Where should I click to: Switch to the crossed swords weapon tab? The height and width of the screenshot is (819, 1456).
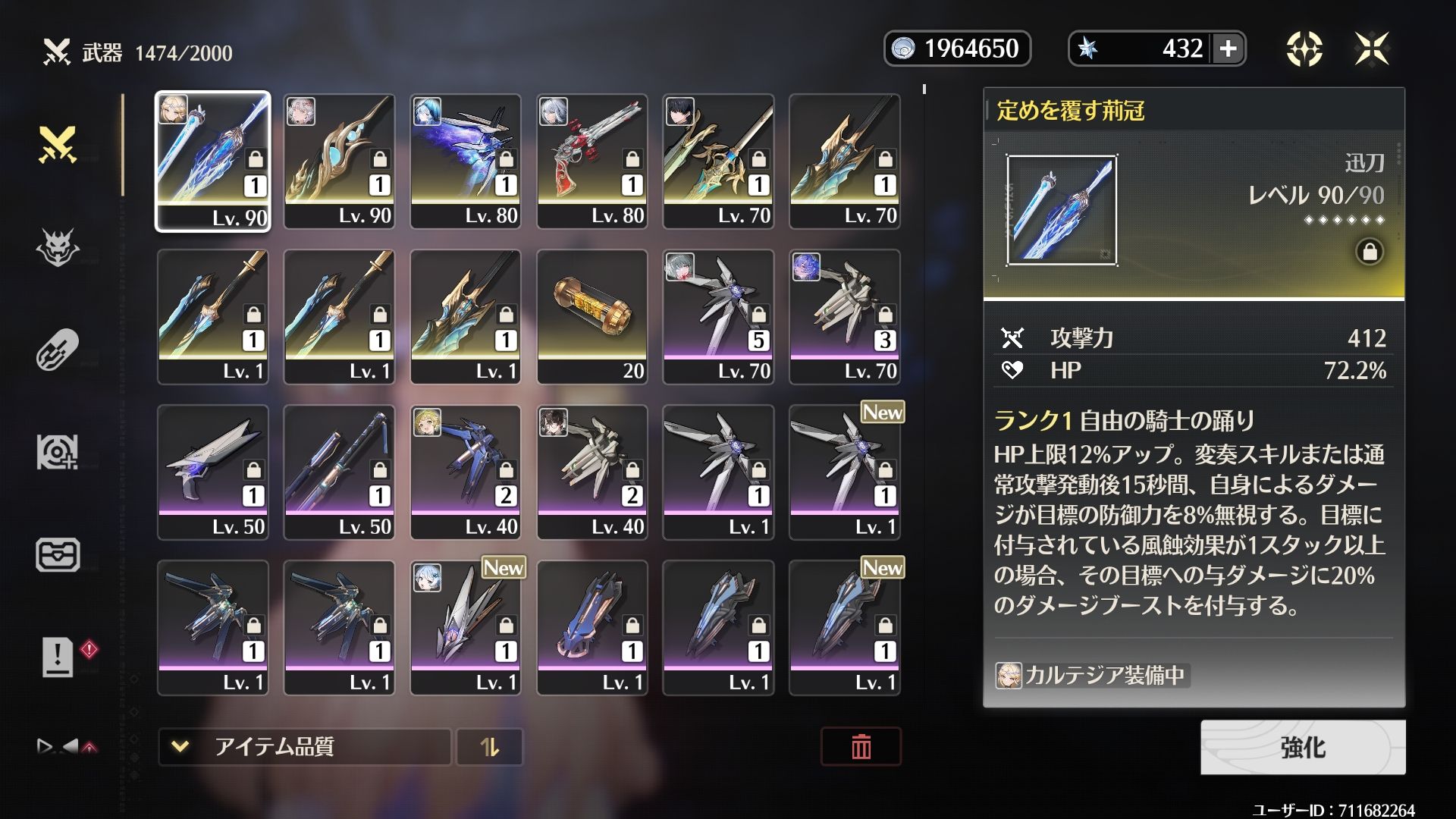pyautogui.click(x=58, y=144)
